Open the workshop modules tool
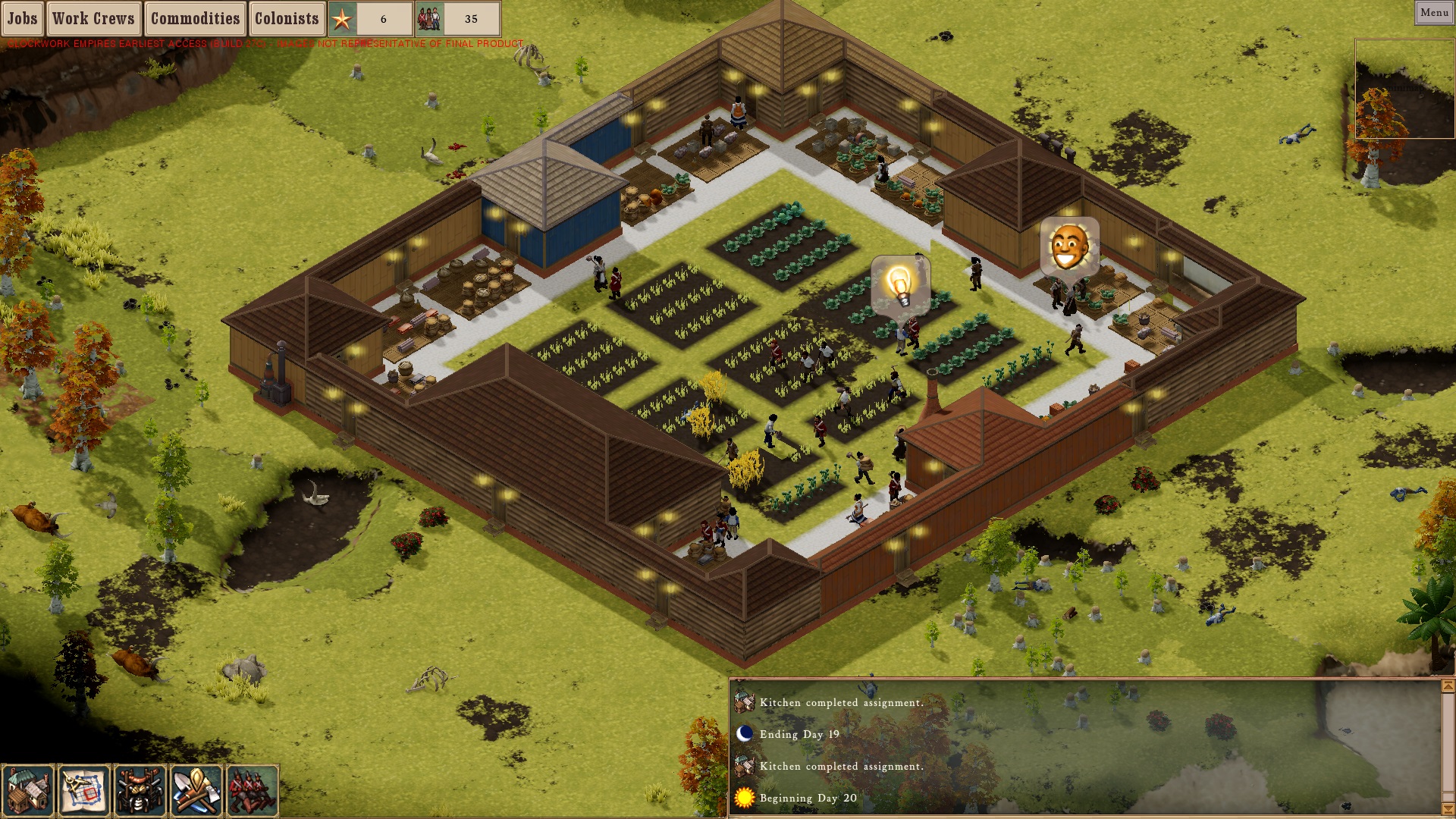Screen dimensions: 1456x819 pyautogui.click(x=140, y=790)
